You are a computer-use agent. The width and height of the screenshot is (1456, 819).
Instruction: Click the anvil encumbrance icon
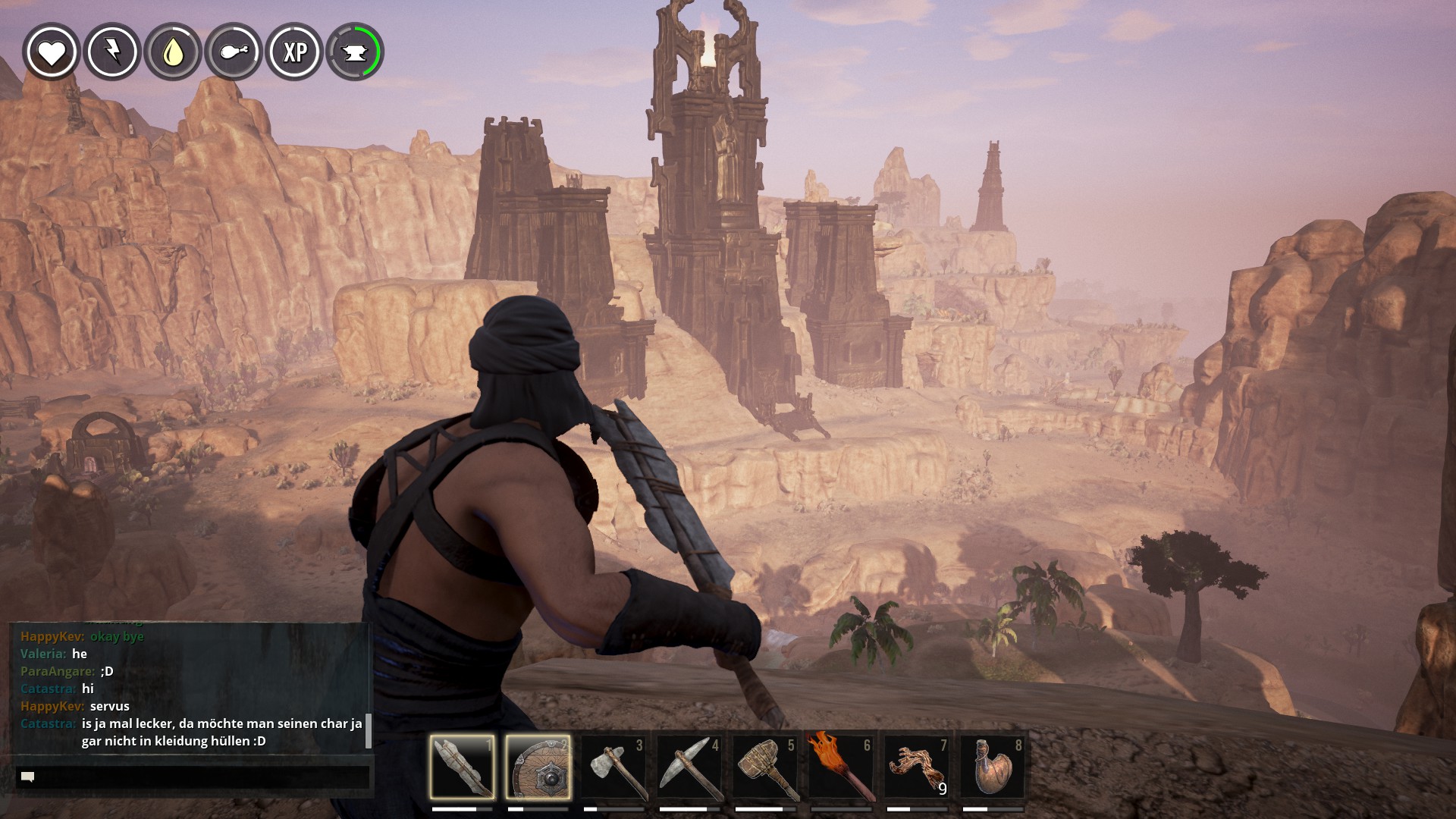(x=355, y=52)
